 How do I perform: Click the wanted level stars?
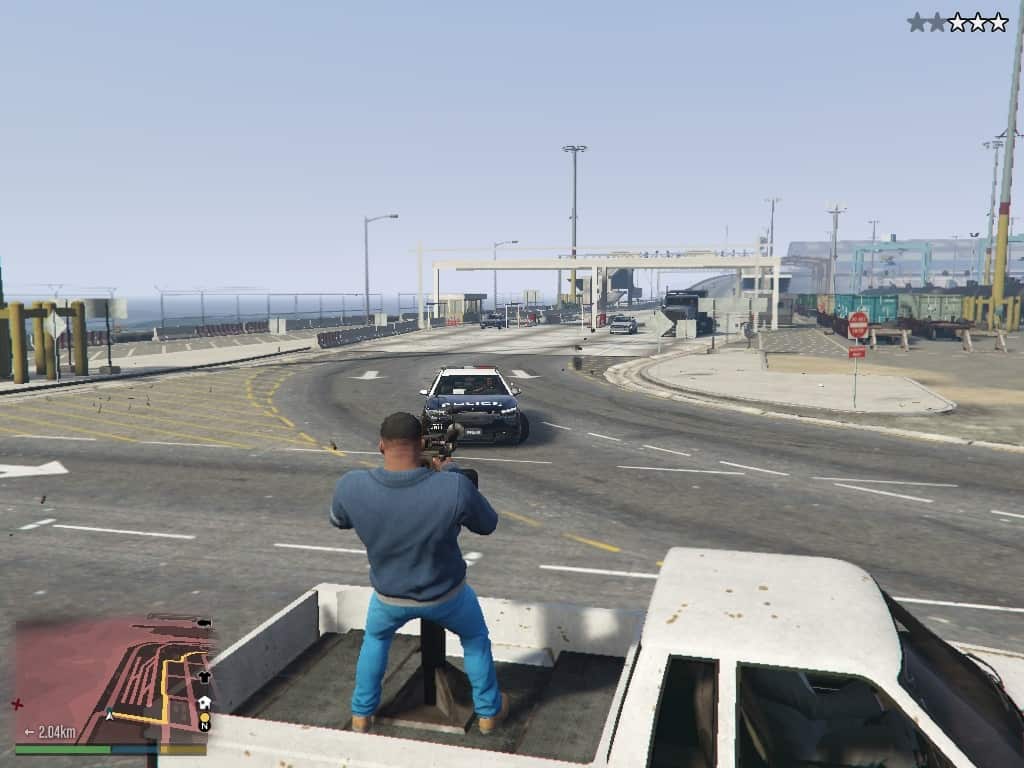(957, 22)
